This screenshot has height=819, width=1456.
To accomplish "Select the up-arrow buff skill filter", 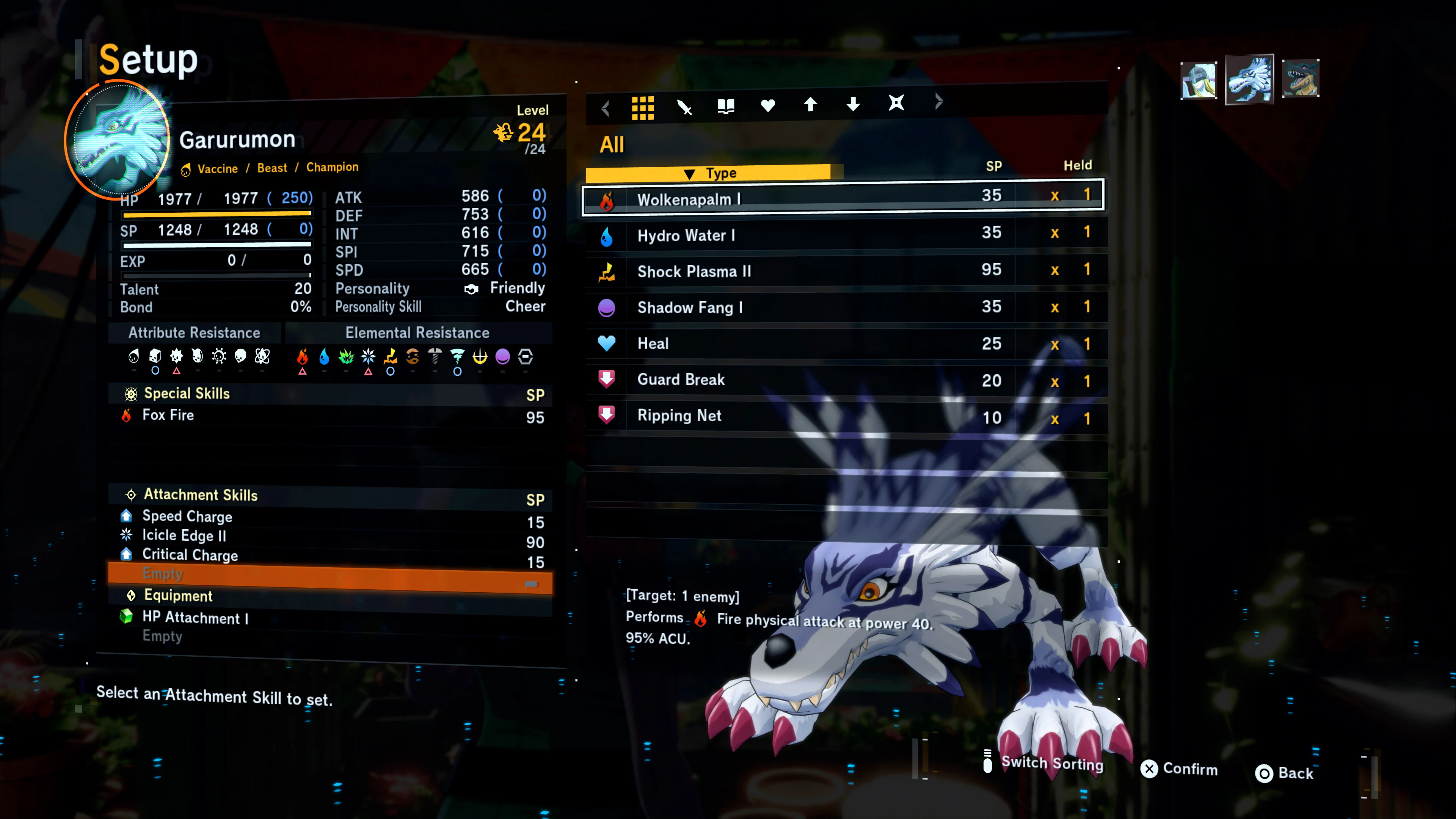I will [811, 105].
